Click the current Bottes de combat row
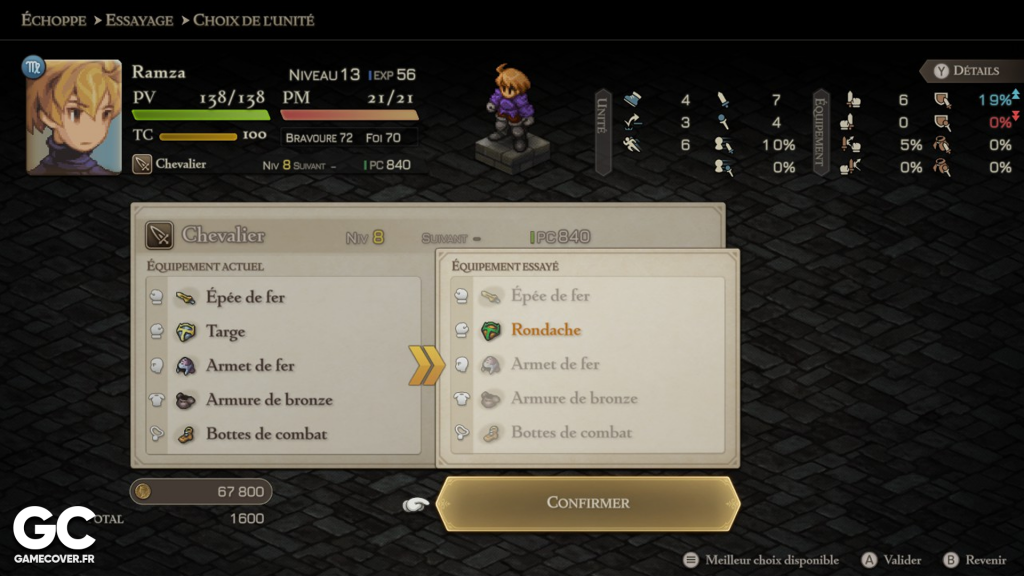 (x=266, y=434)
